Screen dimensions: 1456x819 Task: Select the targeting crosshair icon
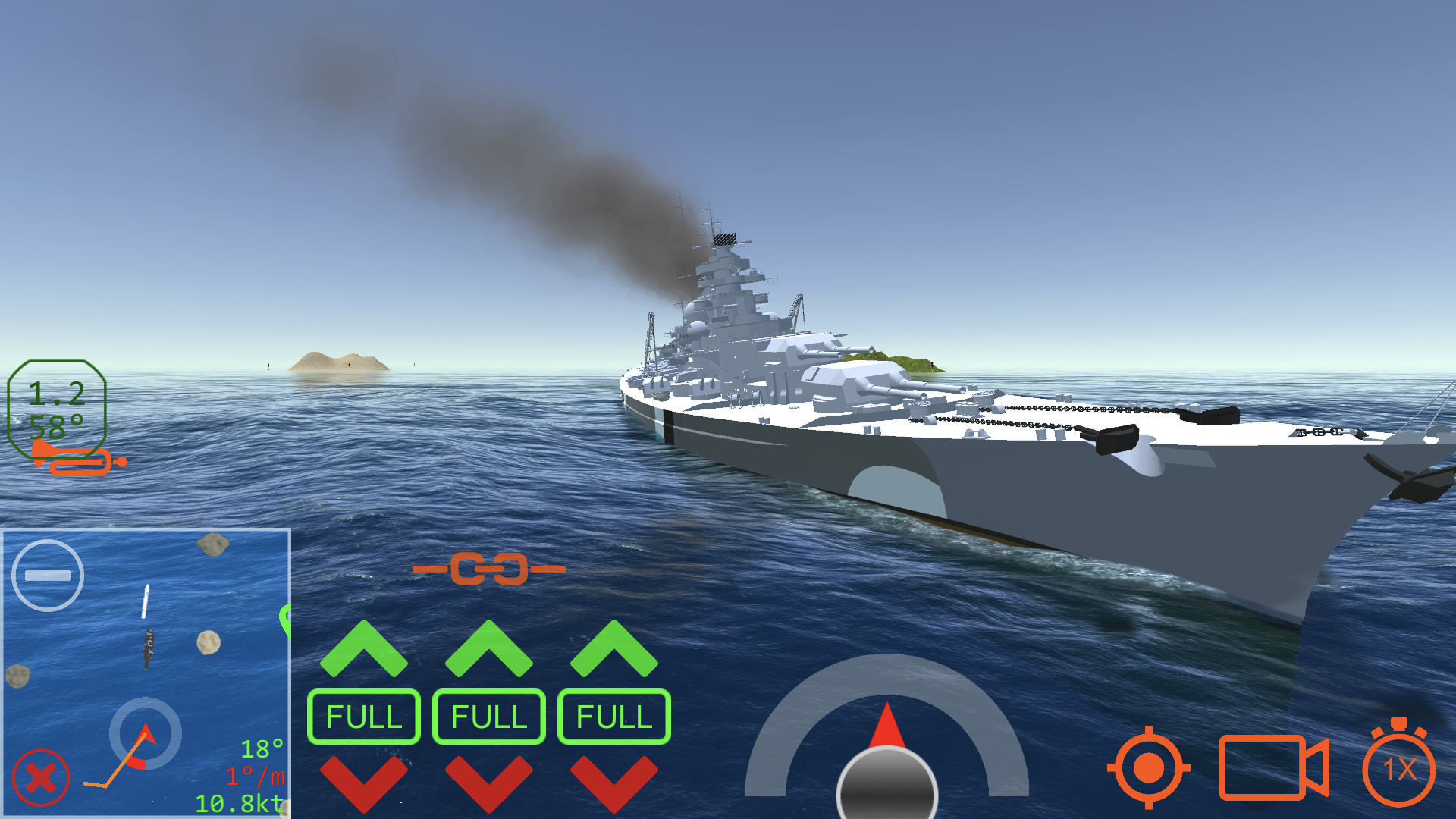click(1147, 768)
